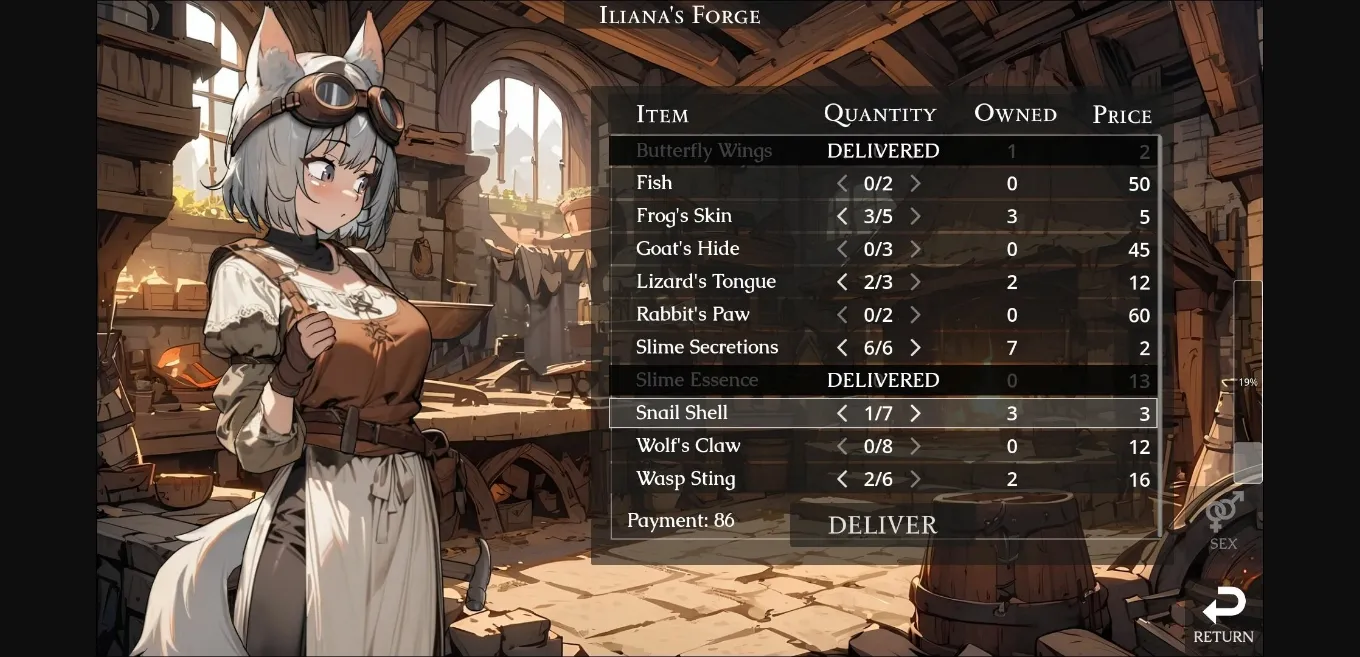The image size is (1360, 657).
Task: Decrease Lizard's Tongue delivery quantity
Action: pos(842,283)
